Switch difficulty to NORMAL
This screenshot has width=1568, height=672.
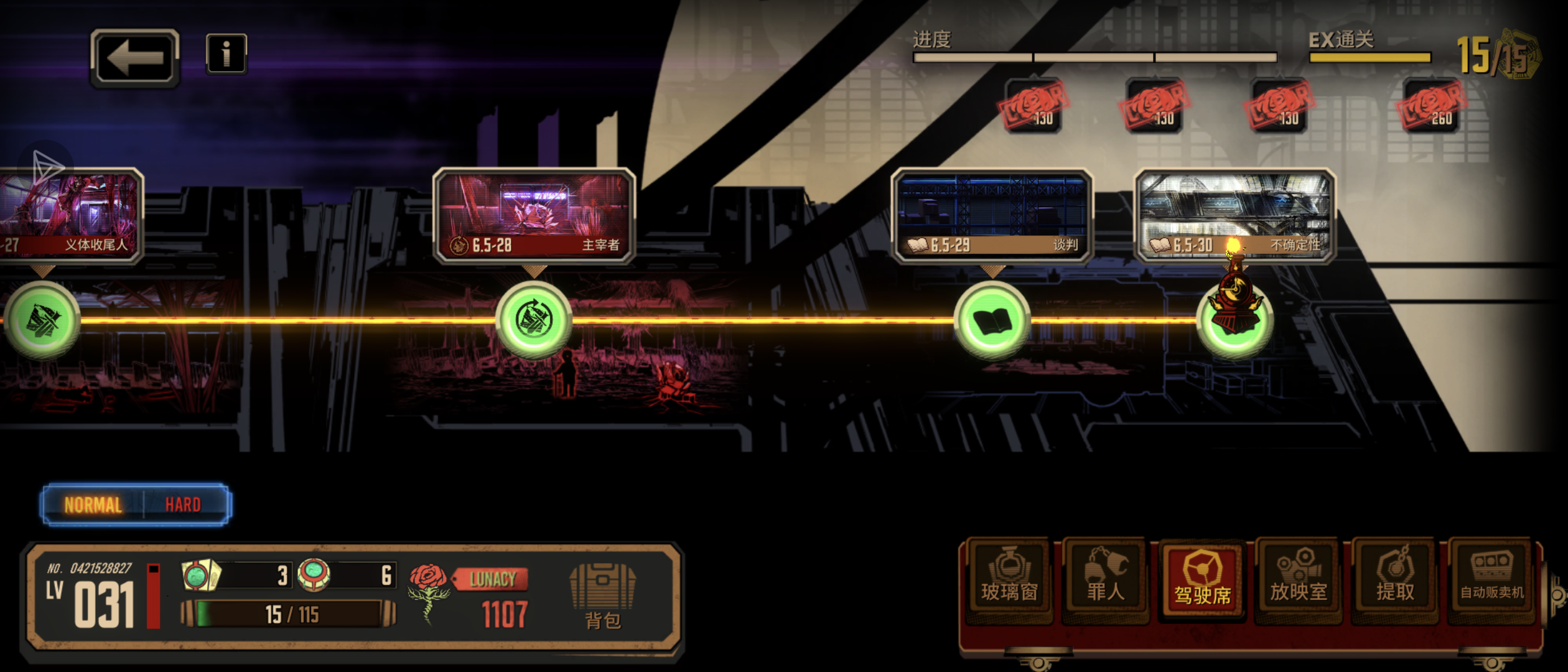(x=93, y=505)
